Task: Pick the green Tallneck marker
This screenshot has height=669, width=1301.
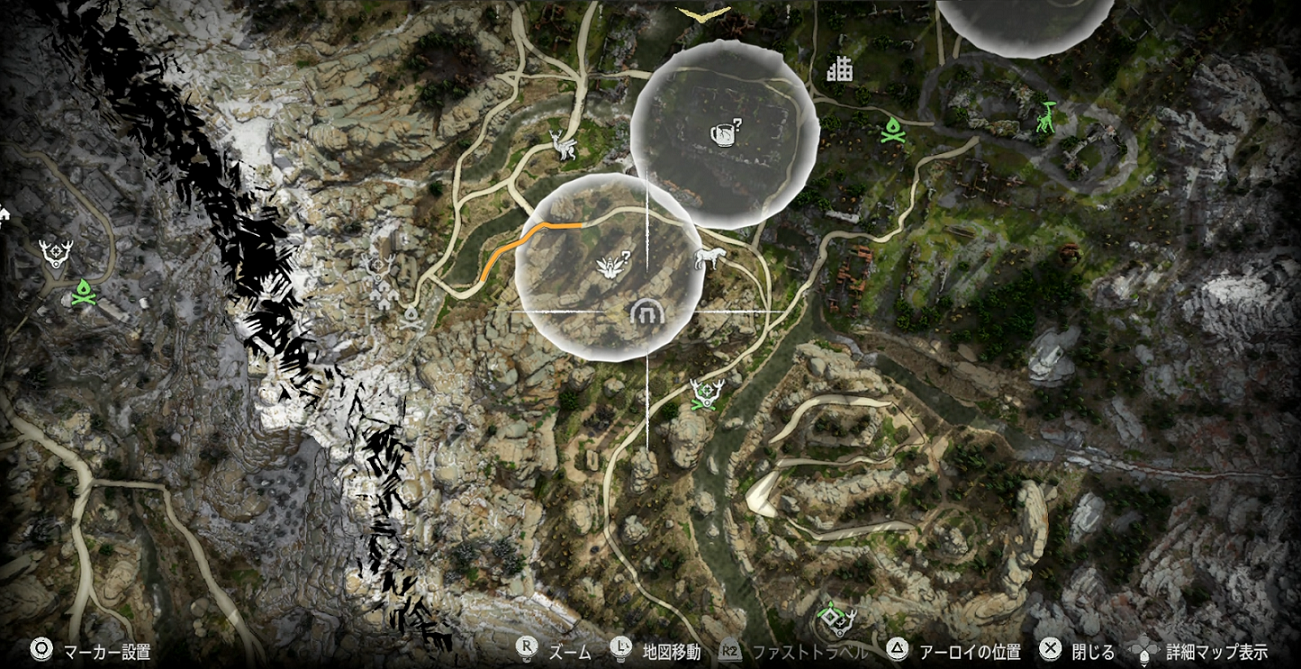Action: 1046,118
